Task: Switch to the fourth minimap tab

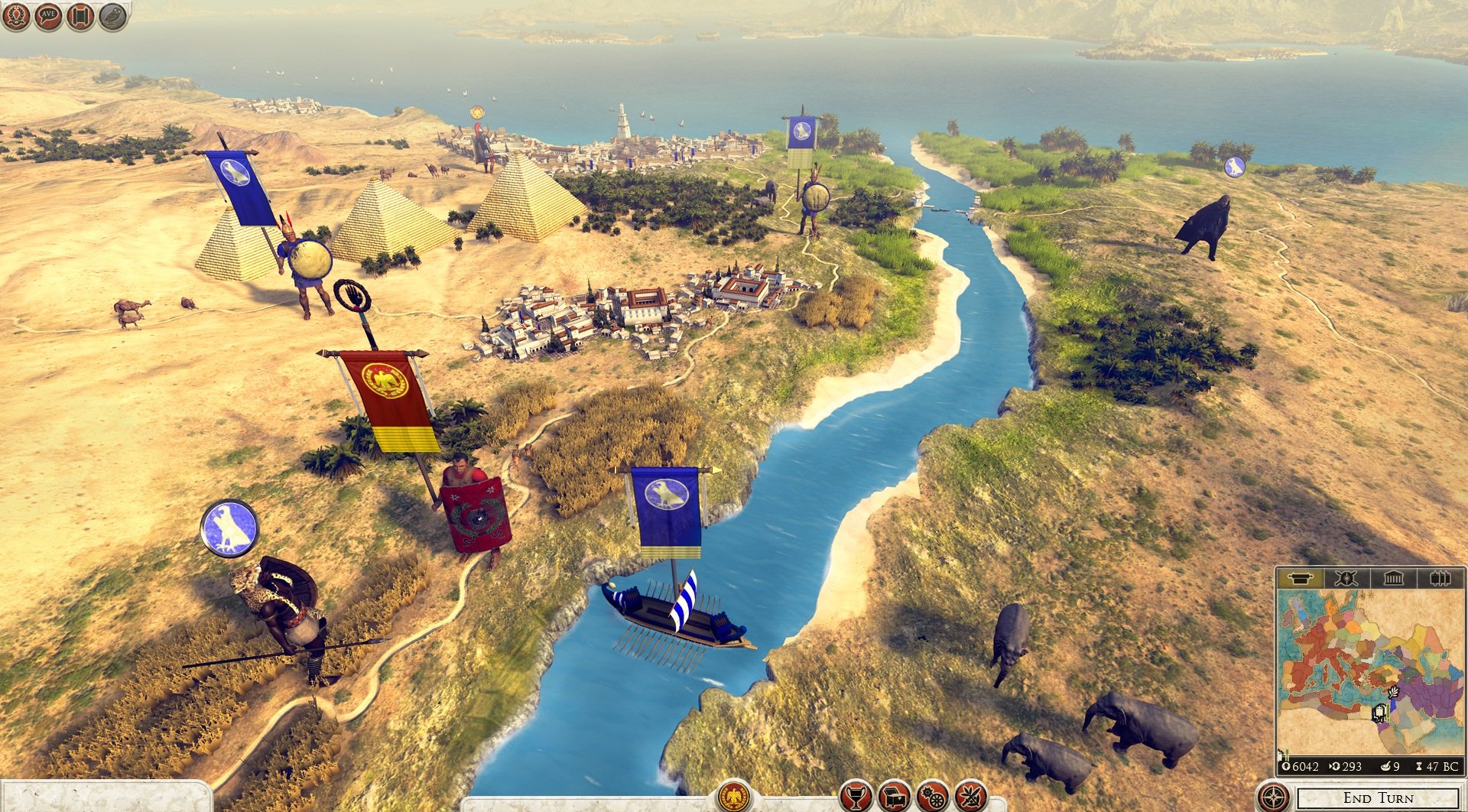Action: (x=1440, y=578)
